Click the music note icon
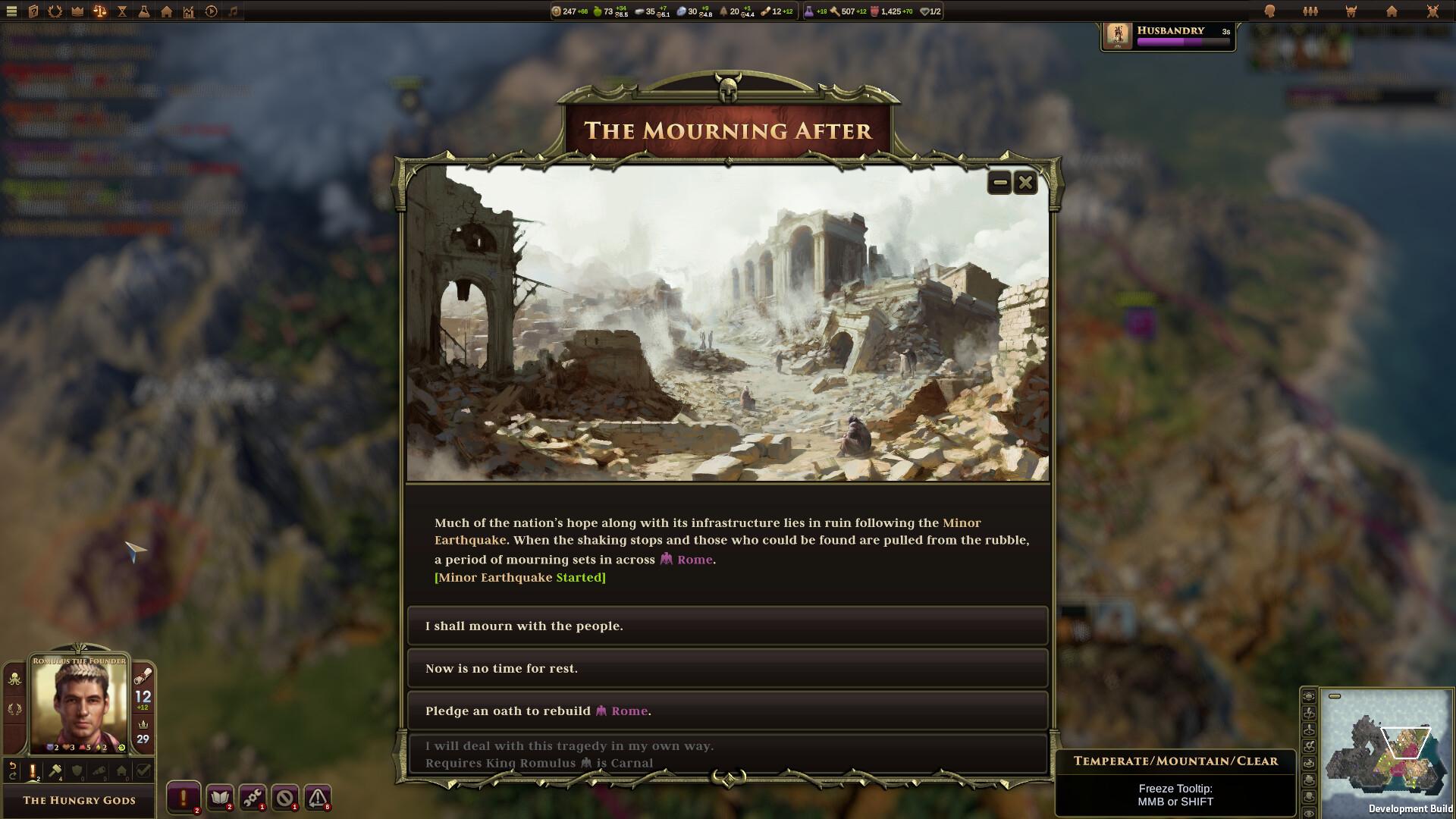This screenshot has height=819, width=1456. tap(233, 11)
